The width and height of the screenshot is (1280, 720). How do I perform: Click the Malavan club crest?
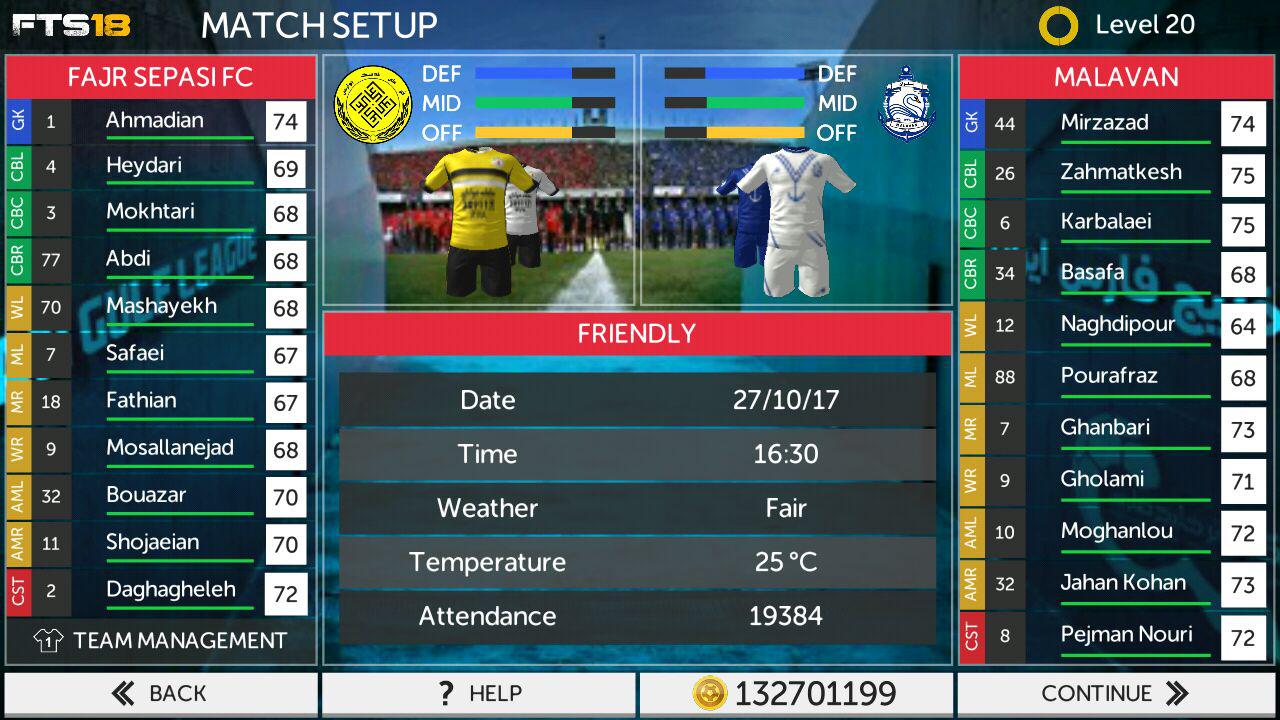pos(906,103)
